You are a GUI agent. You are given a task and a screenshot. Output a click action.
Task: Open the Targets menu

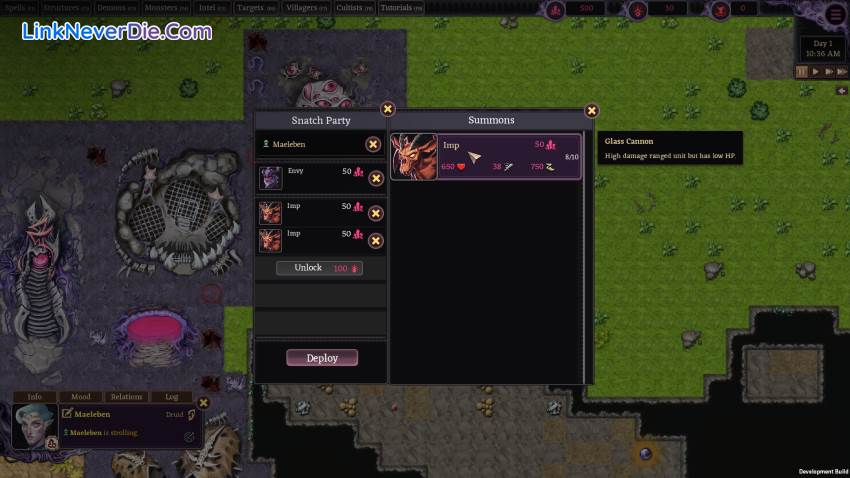[x=256, y=8]
